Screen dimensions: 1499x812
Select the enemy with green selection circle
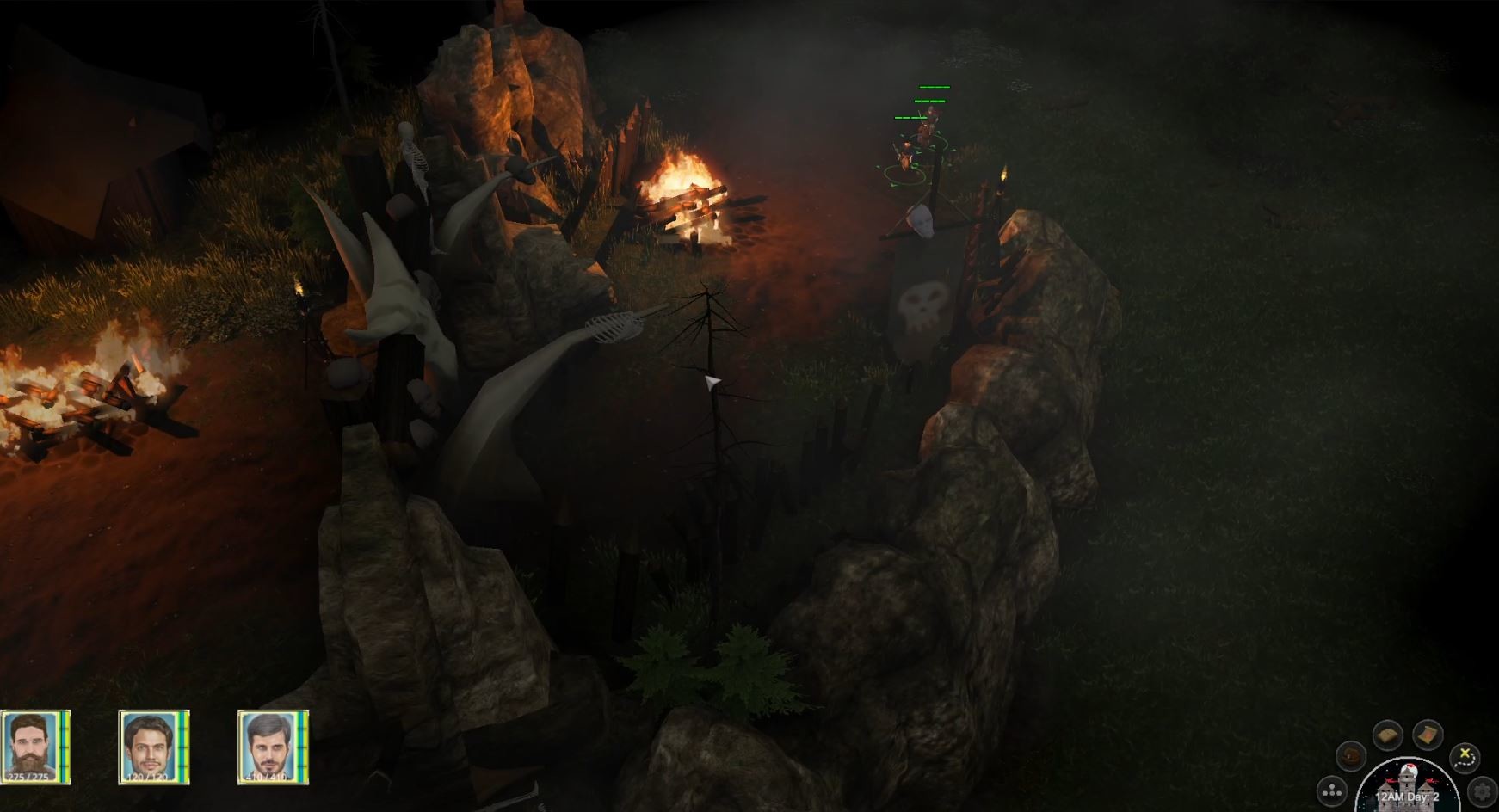[904, 159]
